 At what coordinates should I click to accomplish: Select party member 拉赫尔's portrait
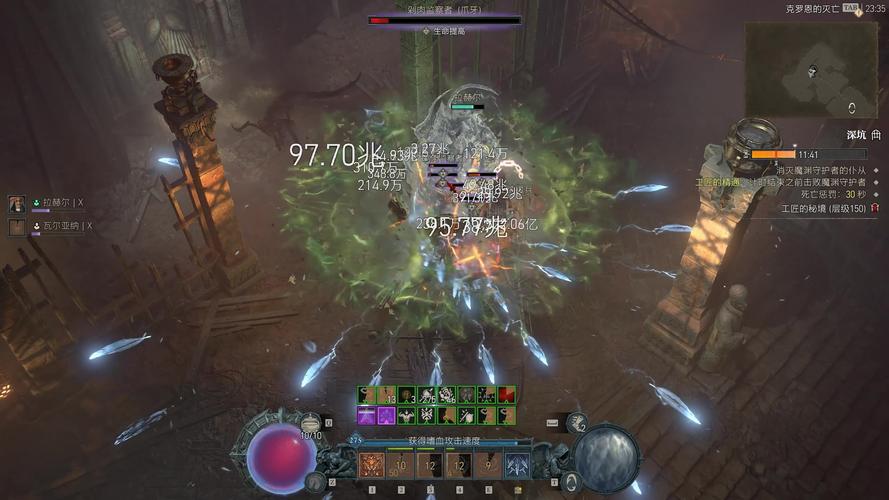17,203
